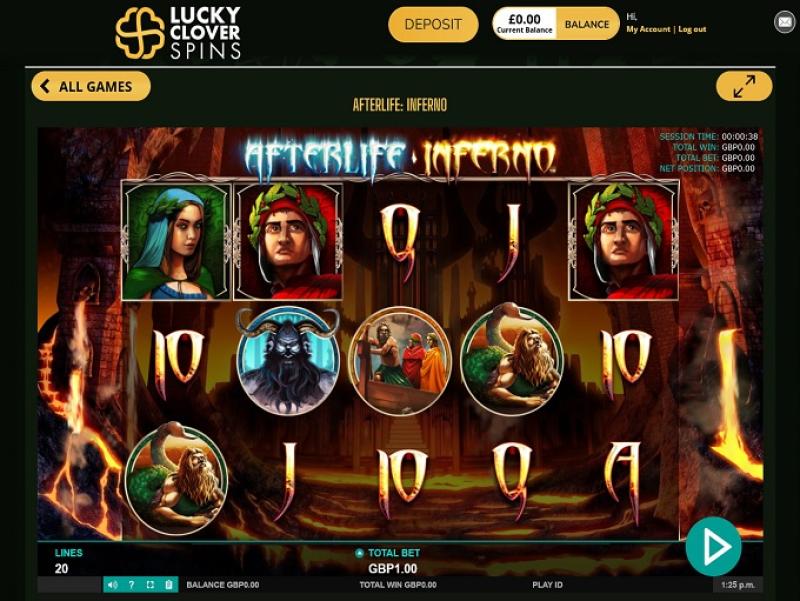Open the envelope messages icon
800x601 pixels.
pyautogui.click(x=785, y=21)
